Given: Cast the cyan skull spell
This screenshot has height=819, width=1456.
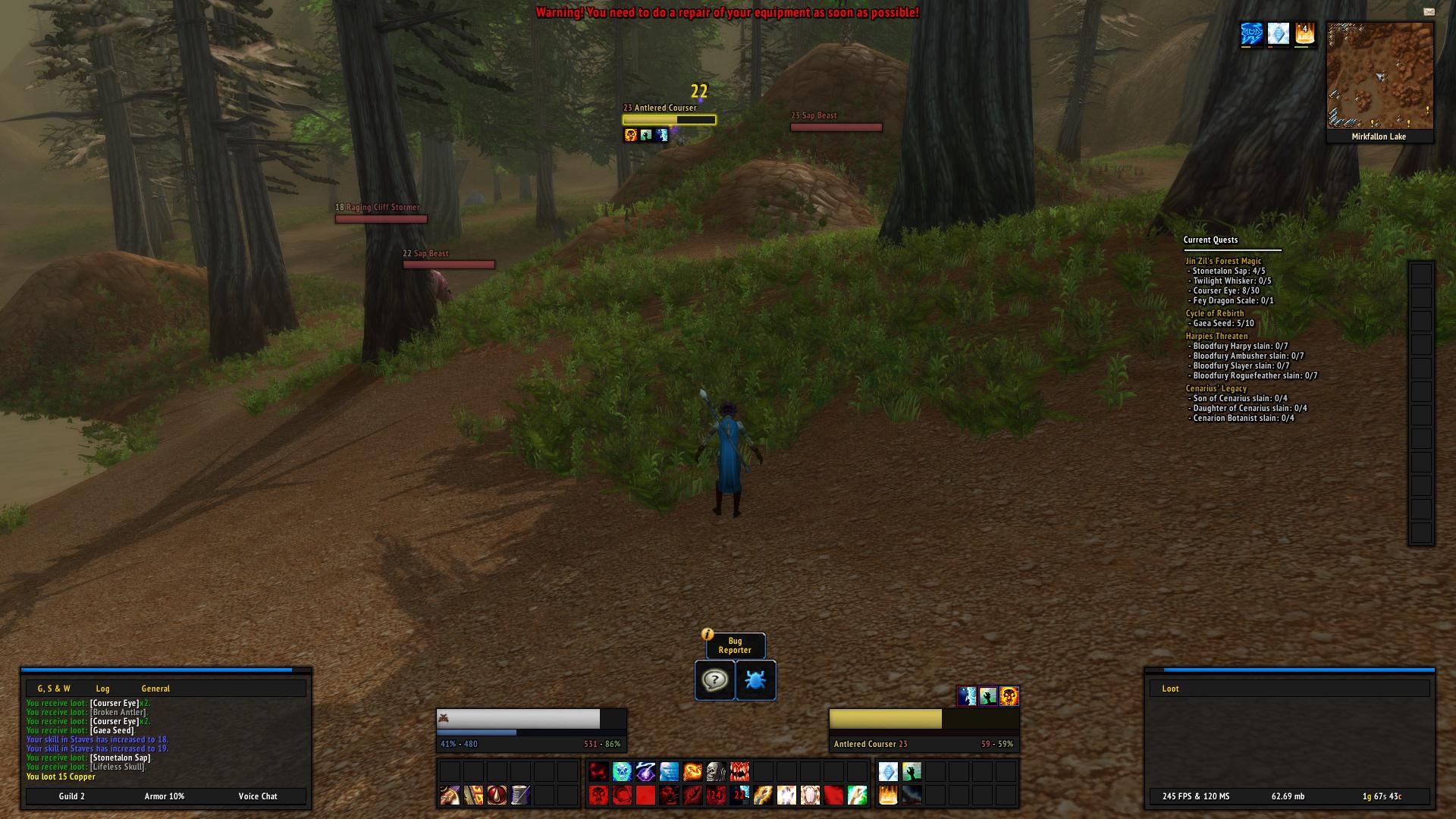Looking at the screenshot, I should (622, 772).
